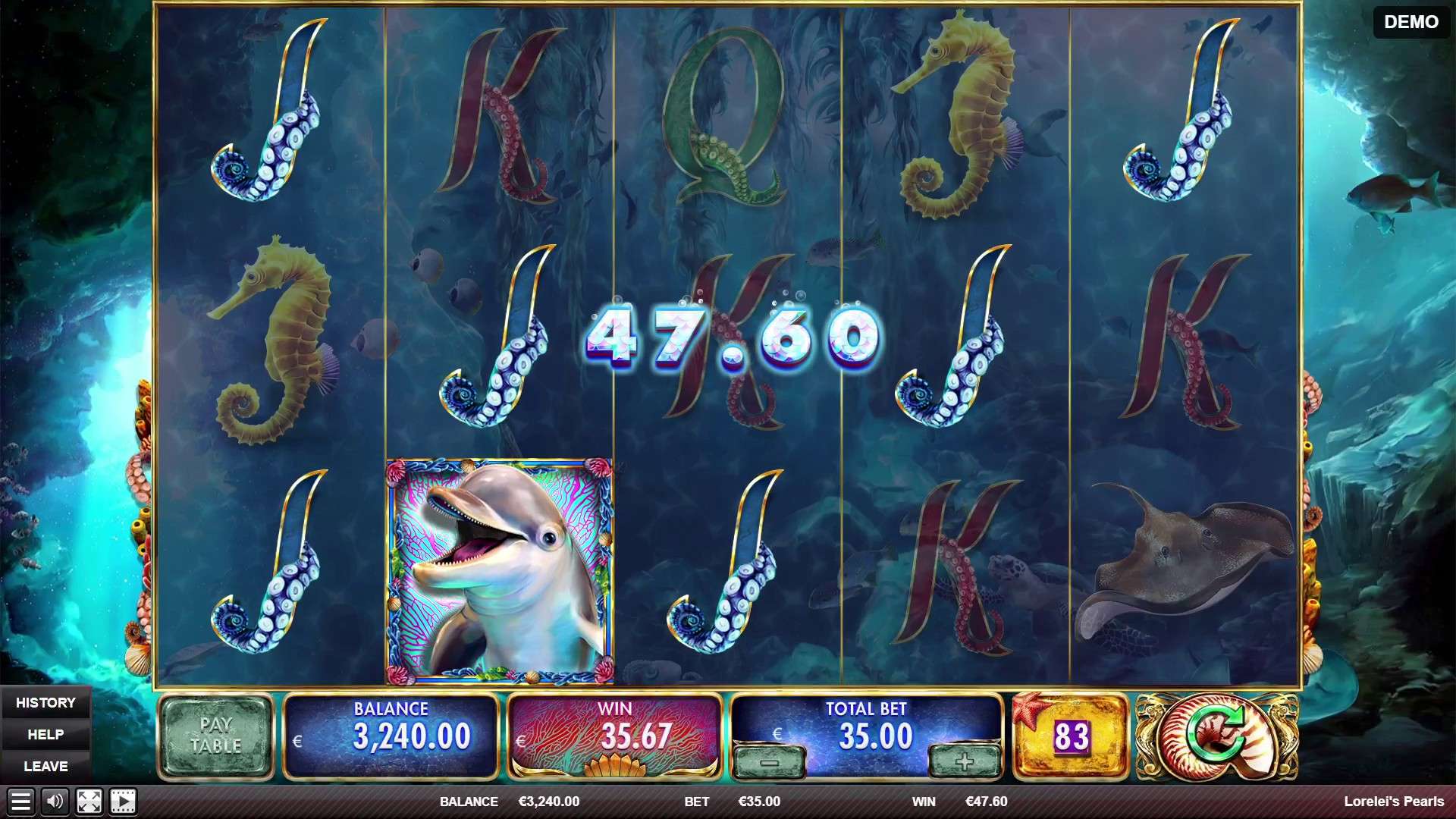Start autoplay via the film-strip play icon
Screen dimensions: 1456x819
(121, 801)
